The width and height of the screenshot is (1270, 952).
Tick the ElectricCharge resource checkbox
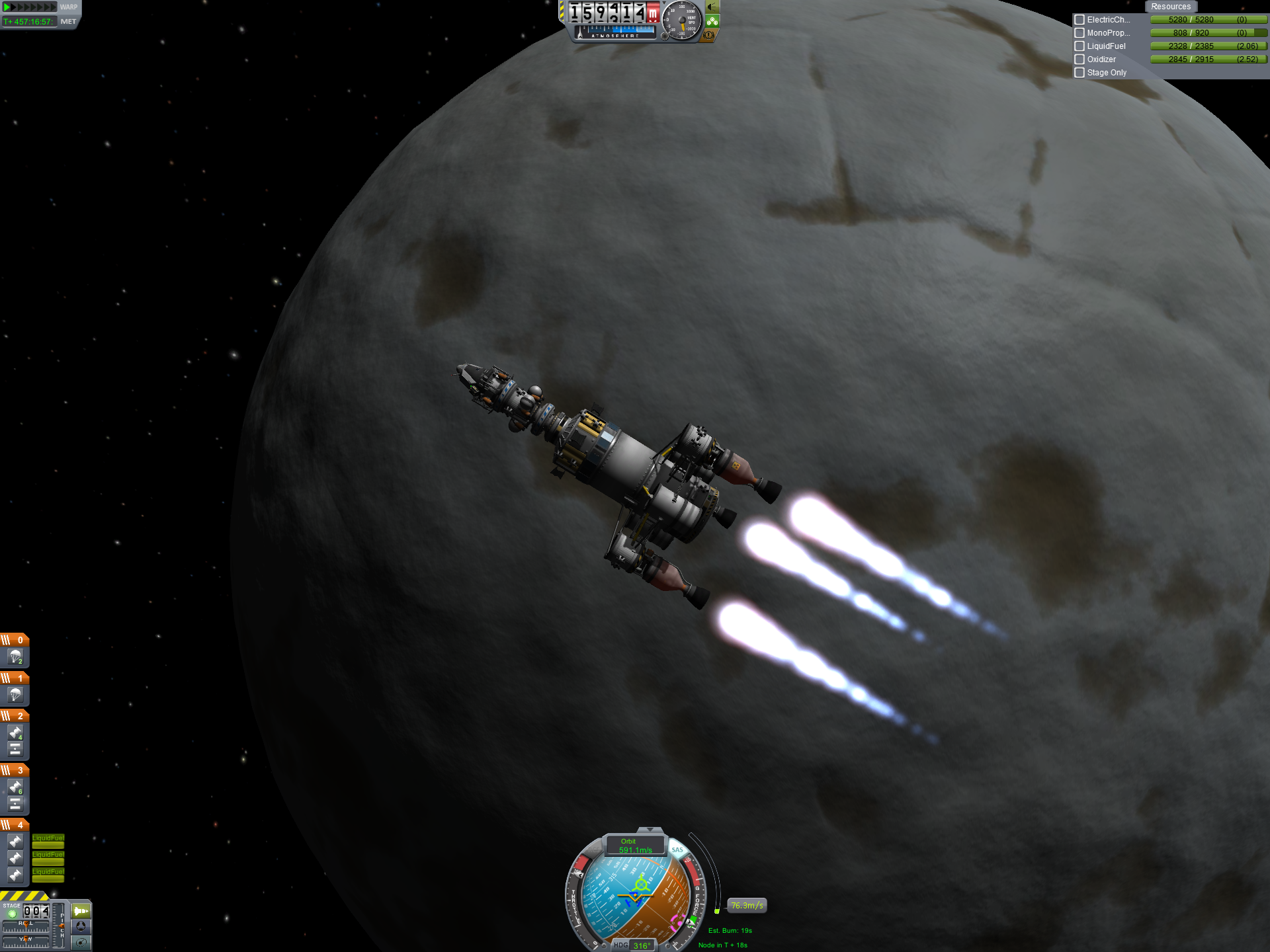pyautogui.click(x=1079, y=20)
